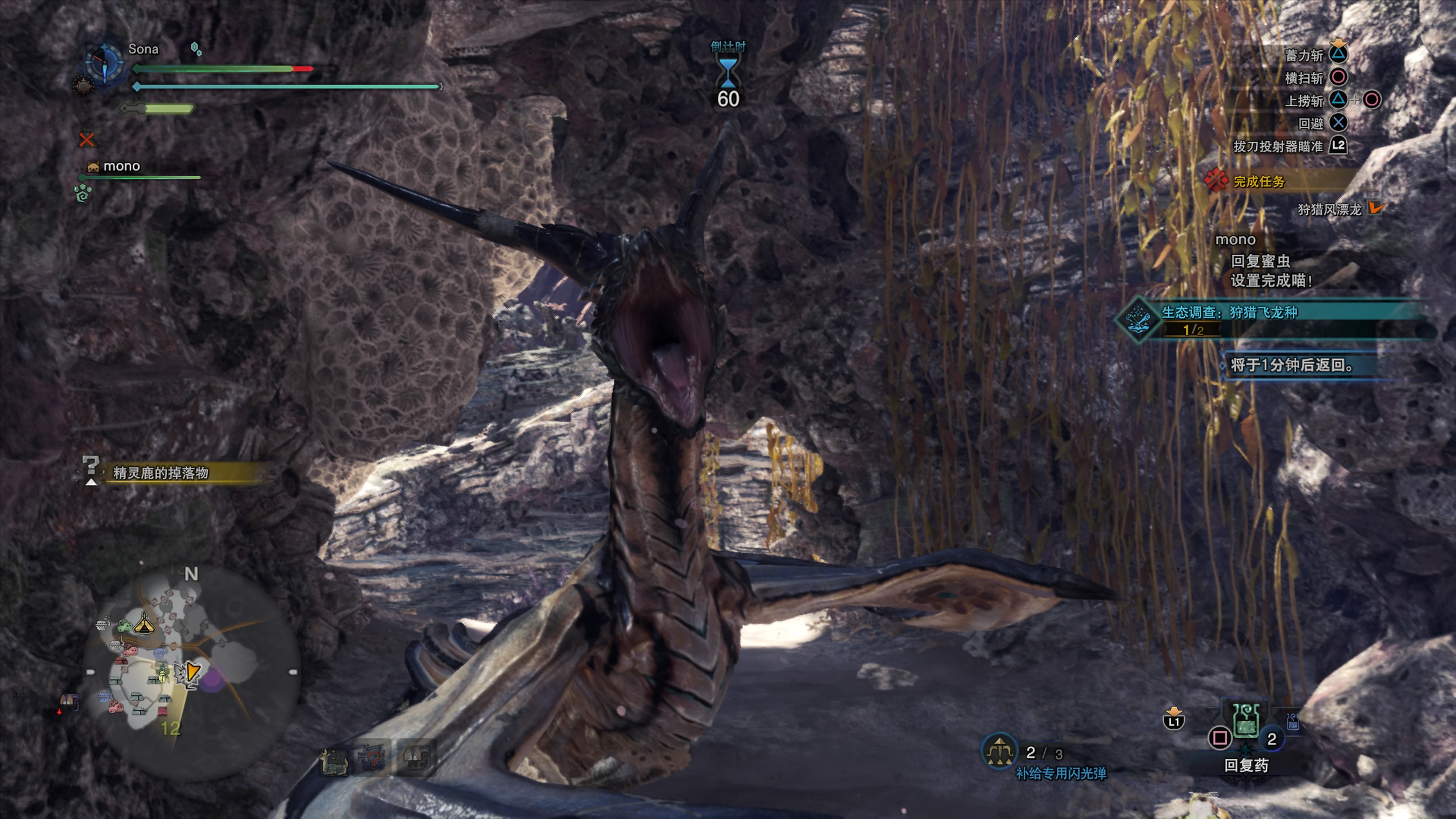View the 生态调查：狩猎飞龙种 bounty tracker
Image resolution: width=1456 pixels, height=819 pixels.
click(x=1229, y=312)
